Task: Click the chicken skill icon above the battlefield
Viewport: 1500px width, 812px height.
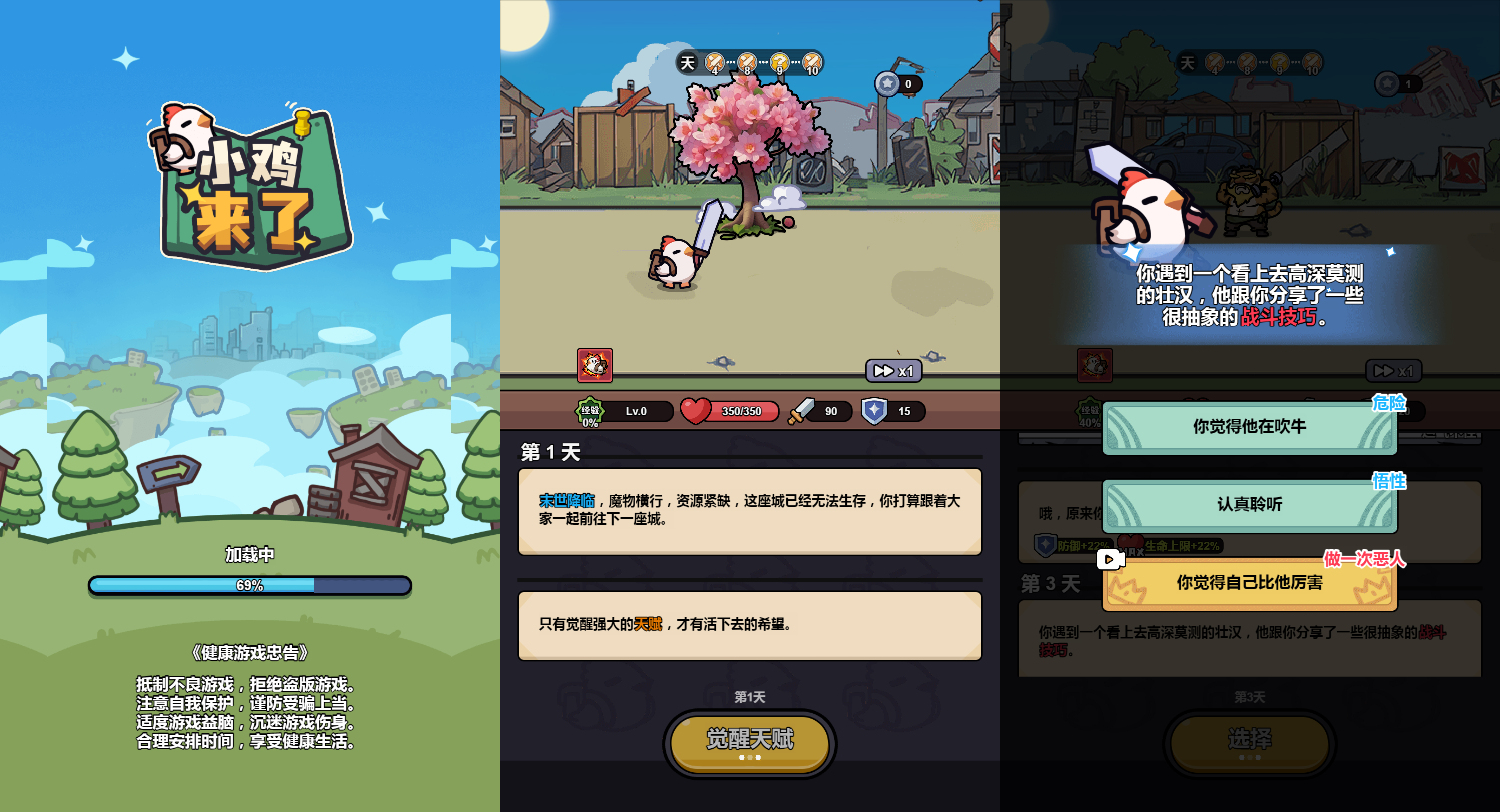Action: [x=593, y=366]
